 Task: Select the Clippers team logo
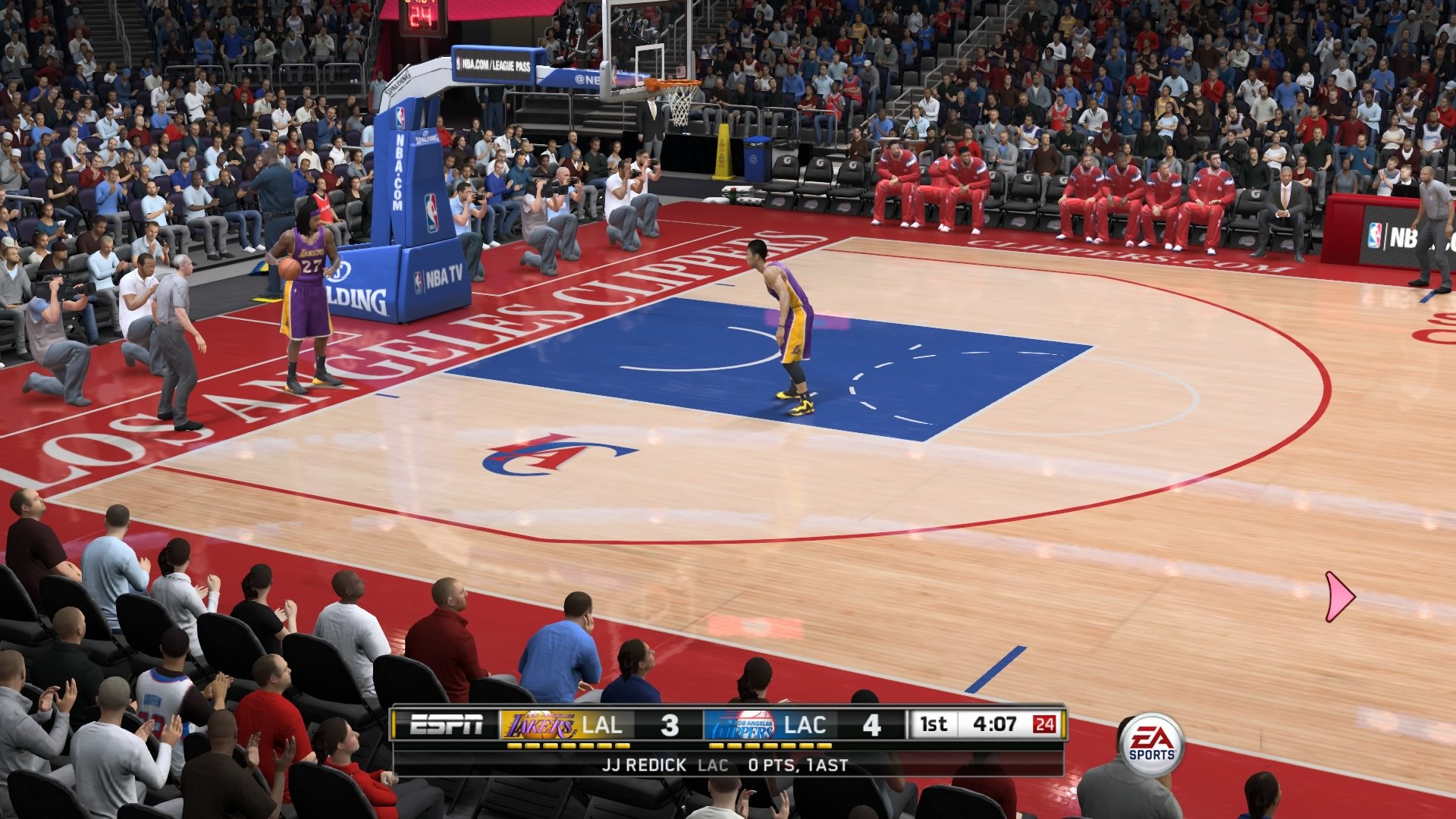pyautogui.click(x=747, y=726)
